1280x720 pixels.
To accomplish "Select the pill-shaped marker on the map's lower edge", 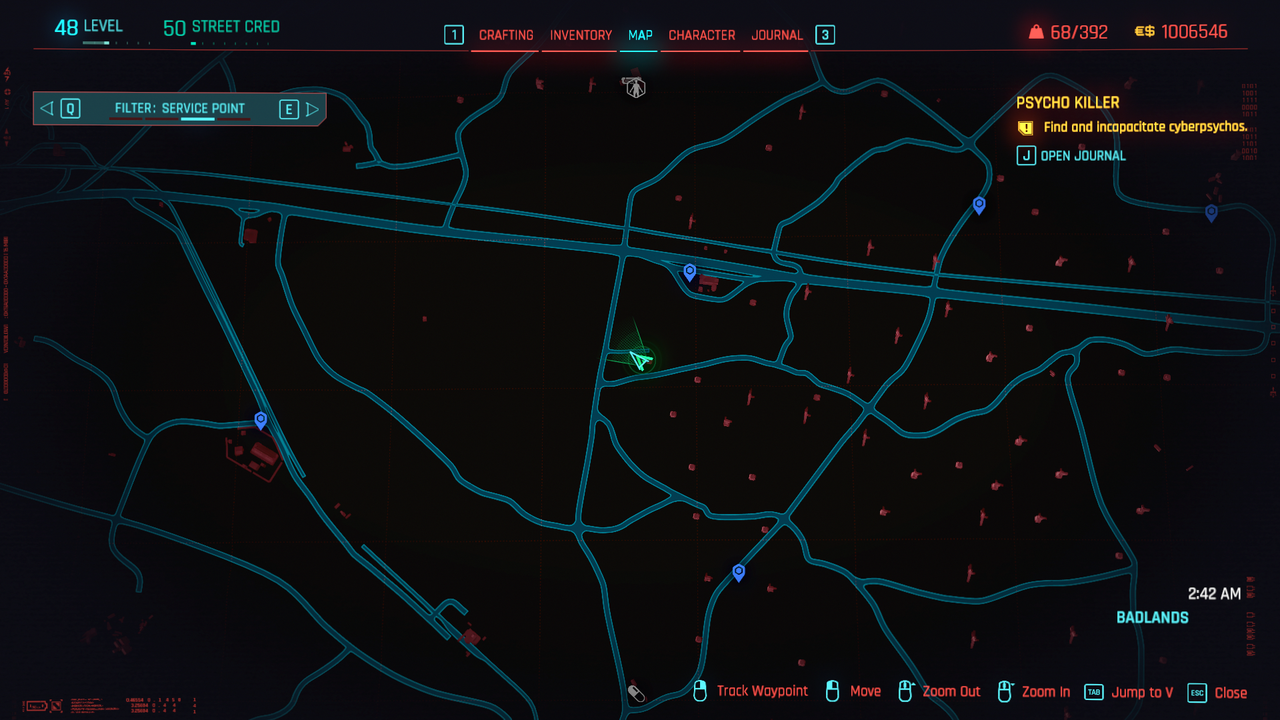I will click(636, 693).
